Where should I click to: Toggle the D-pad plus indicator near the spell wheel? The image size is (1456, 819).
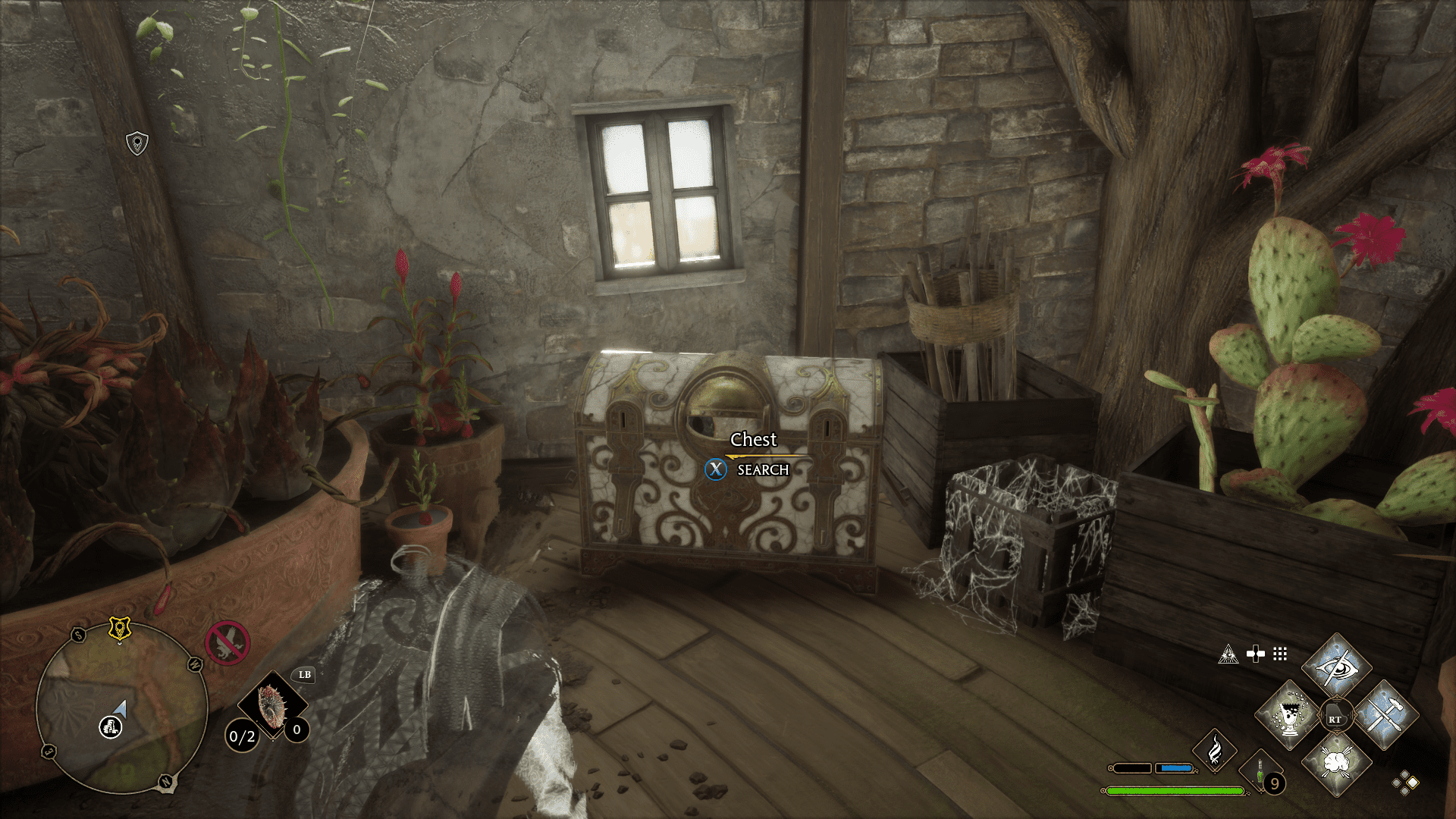point(1256,653)
